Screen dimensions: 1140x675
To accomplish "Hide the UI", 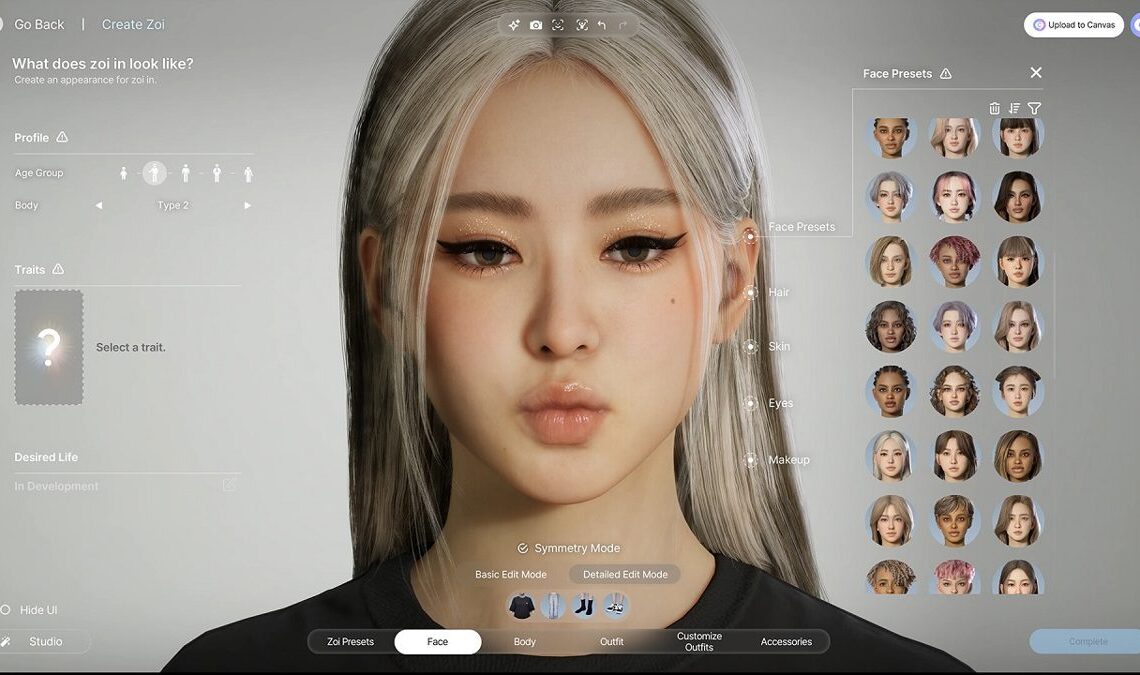I will click(x=37, y=610).
